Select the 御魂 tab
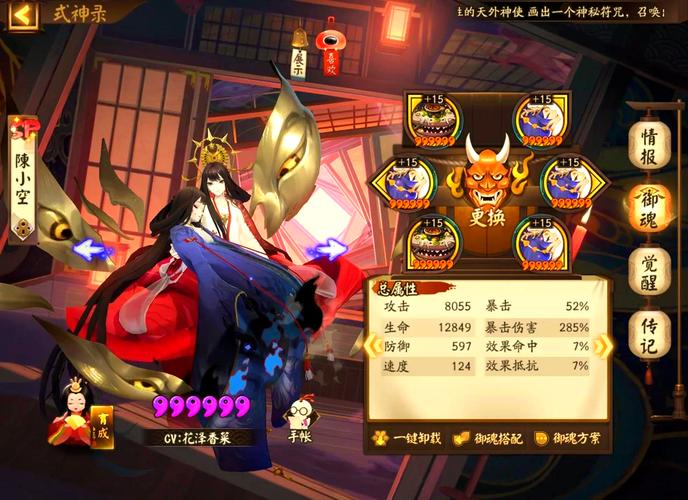 point(648,207)
